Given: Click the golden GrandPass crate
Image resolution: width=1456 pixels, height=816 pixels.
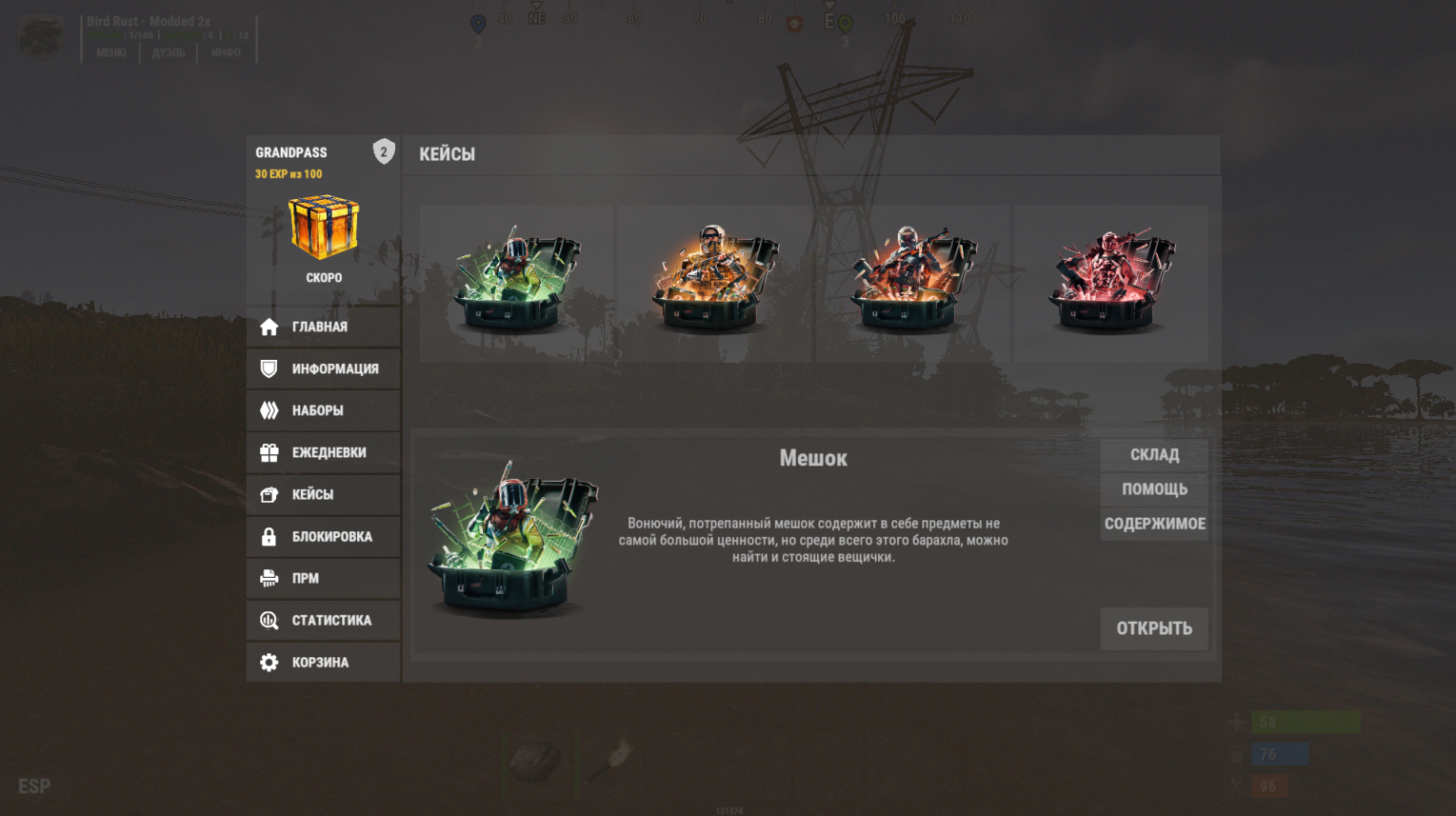Looking at the screenshot, I should (324, 228).
